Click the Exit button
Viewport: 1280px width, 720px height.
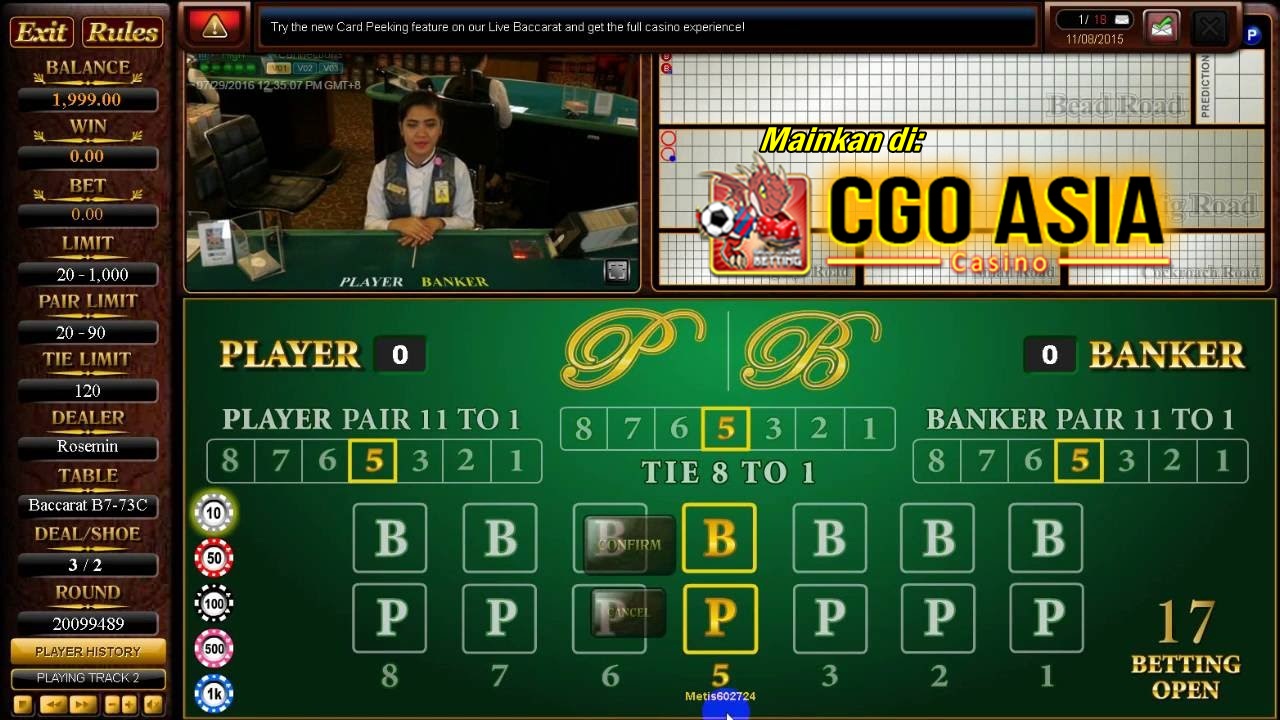point(40,32)
